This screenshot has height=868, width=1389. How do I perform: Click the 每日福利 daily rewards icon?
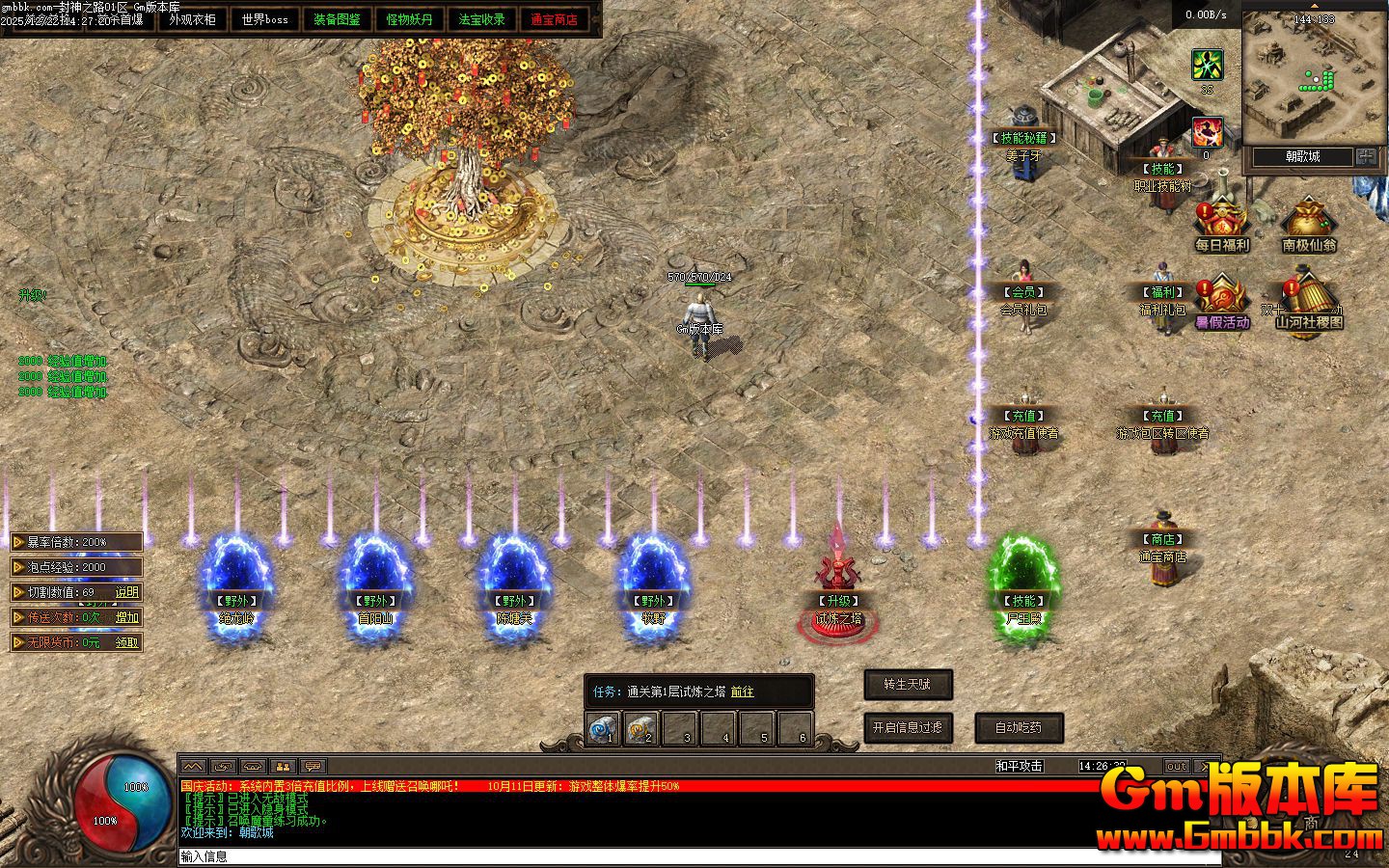pyautogui.click(x=1221, y=227)
